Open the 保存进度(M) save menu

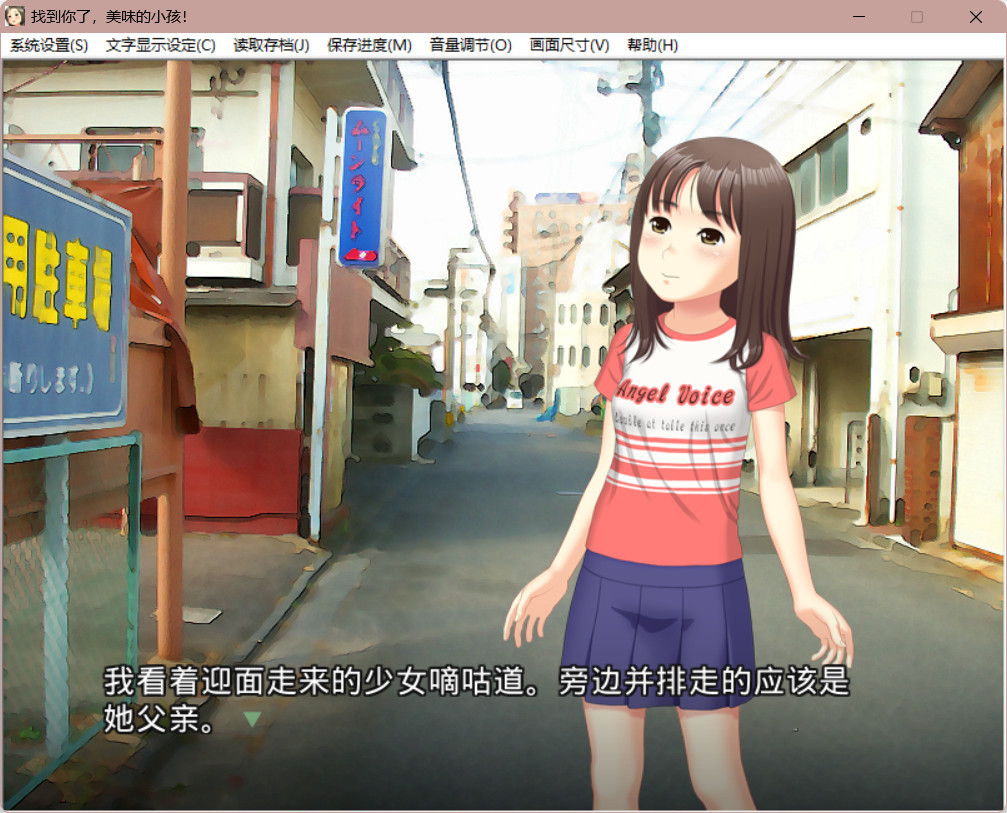(x=369, y=45)
